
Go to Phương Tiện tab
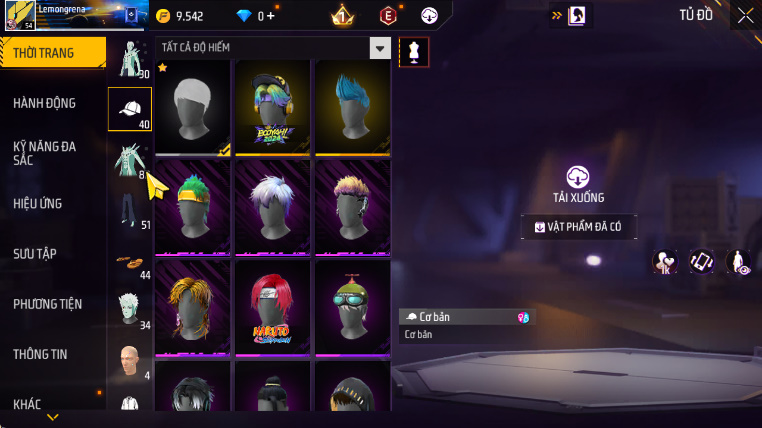click(x=48, y=304)
